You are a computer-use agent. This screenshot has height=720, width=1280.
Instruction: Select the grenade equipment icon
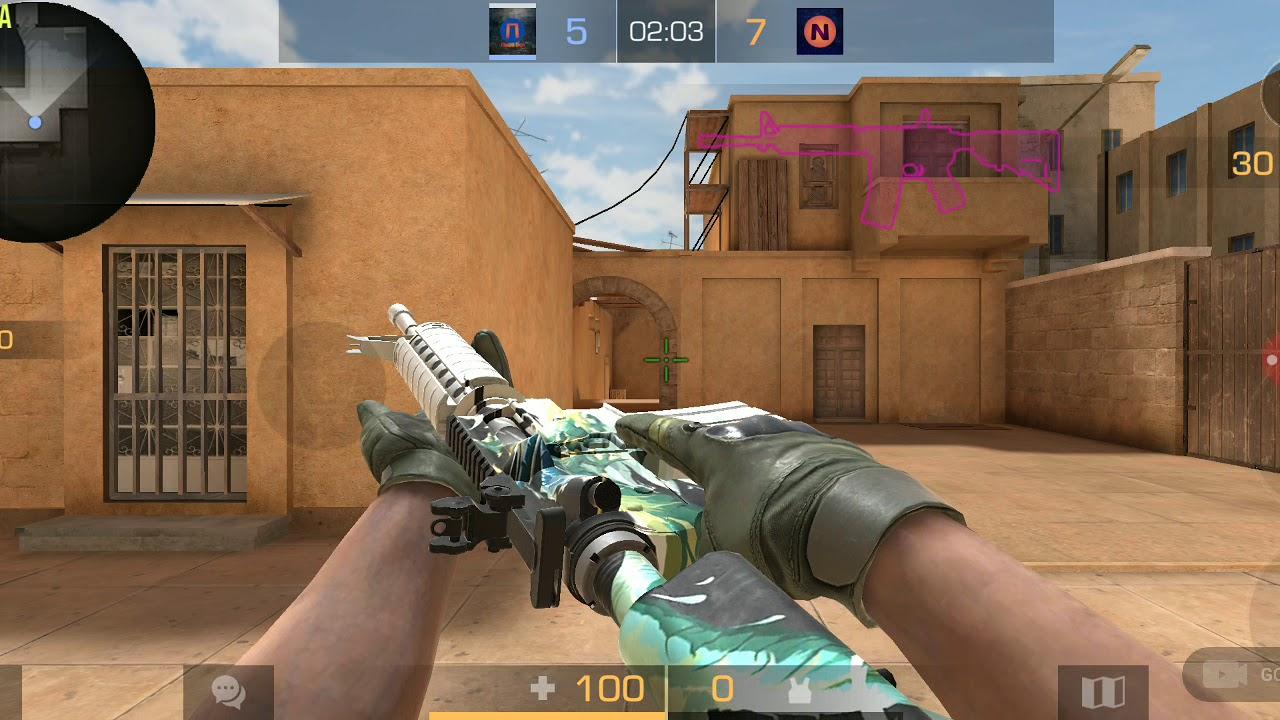tap(797, 688)
